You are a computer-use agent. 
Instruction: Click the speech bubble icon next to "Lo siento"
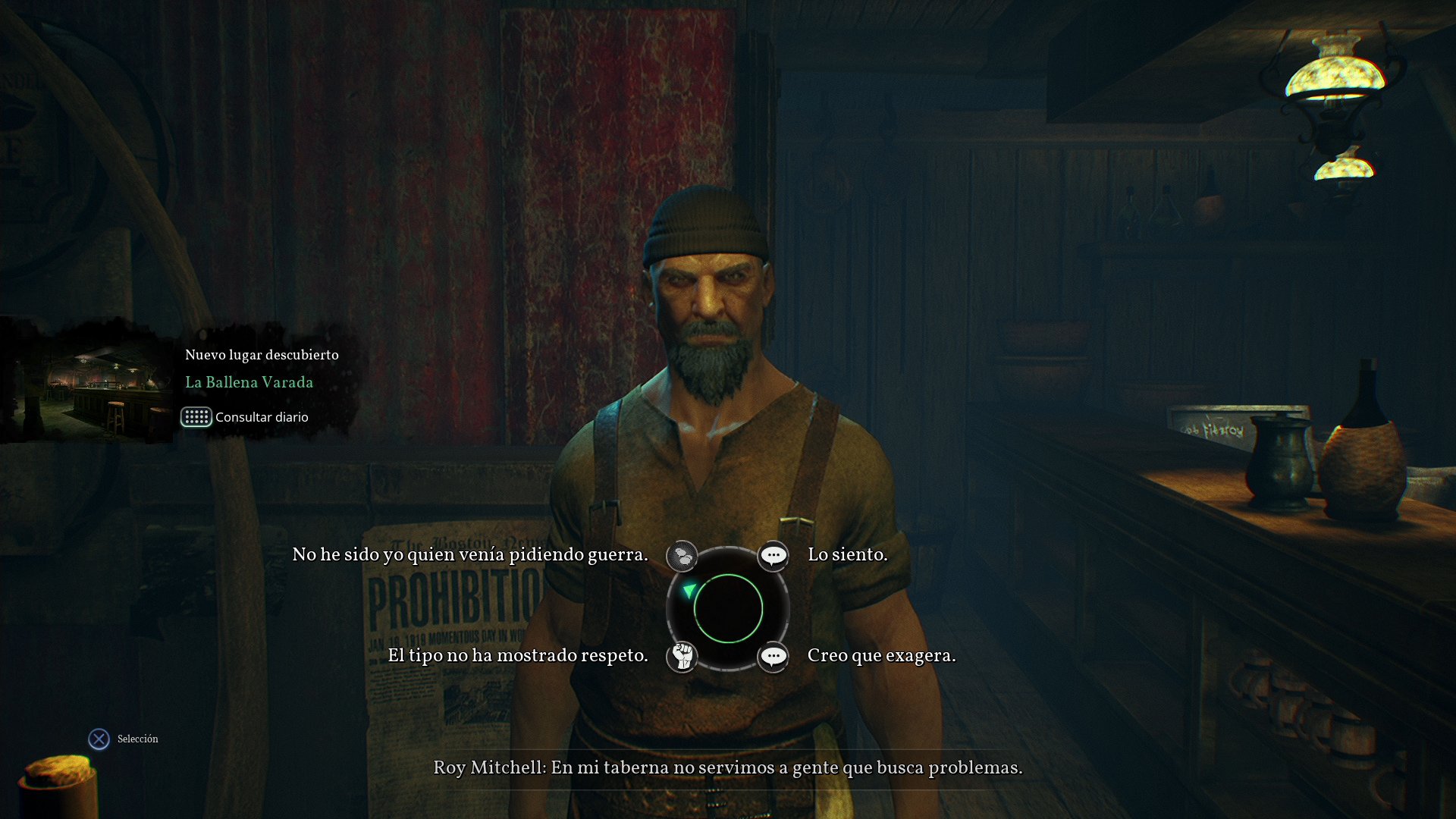(x=773, y=554)
